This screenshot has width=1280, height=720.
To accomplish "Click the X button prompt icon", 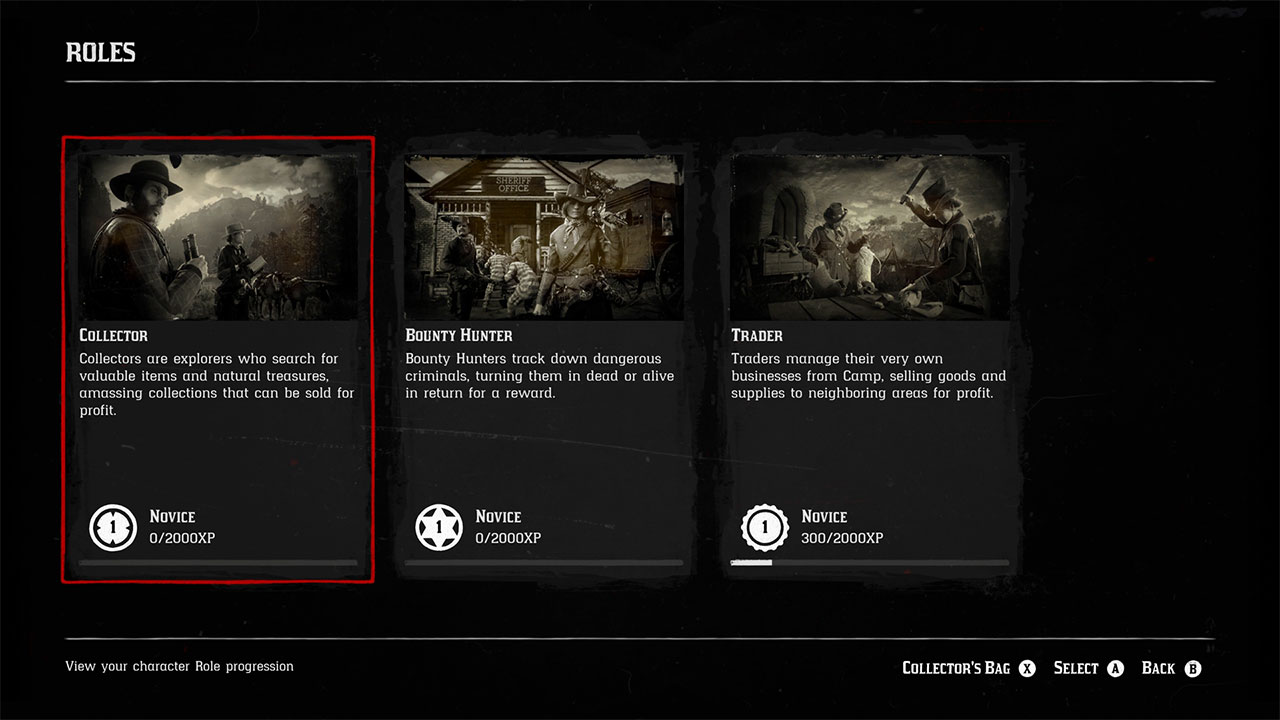I will tap(1027, 668).
